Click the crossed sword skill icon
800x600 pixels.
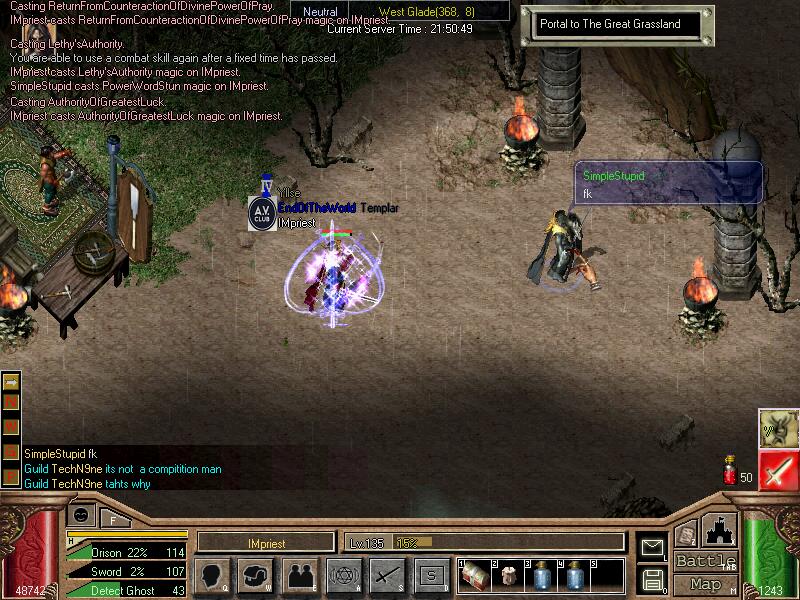click(x=387, y=575)
